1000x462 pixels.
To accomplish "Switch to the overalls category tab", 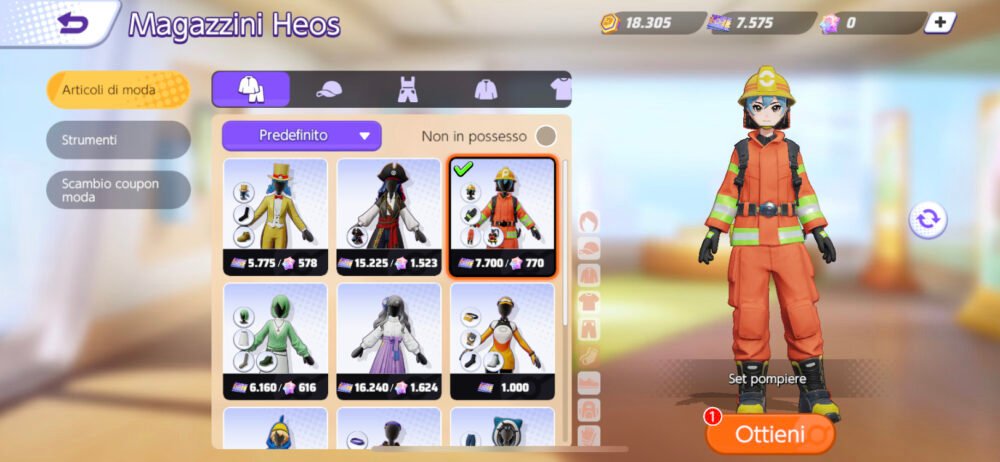I will point(408,89).
